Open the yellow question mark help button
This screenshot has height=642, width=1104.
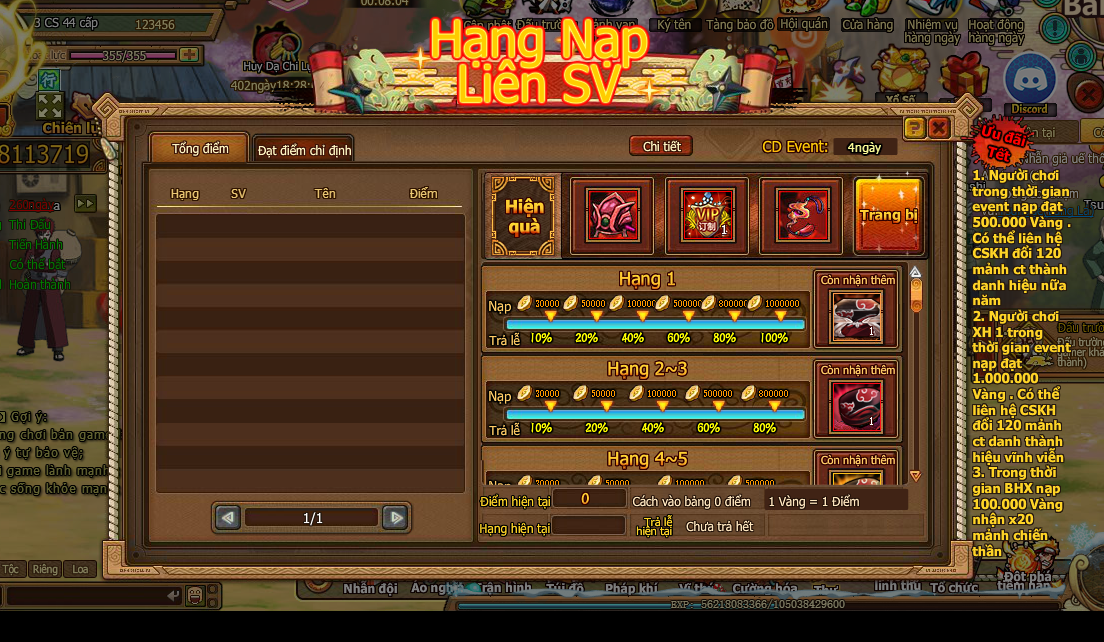(x=914, y=128)
